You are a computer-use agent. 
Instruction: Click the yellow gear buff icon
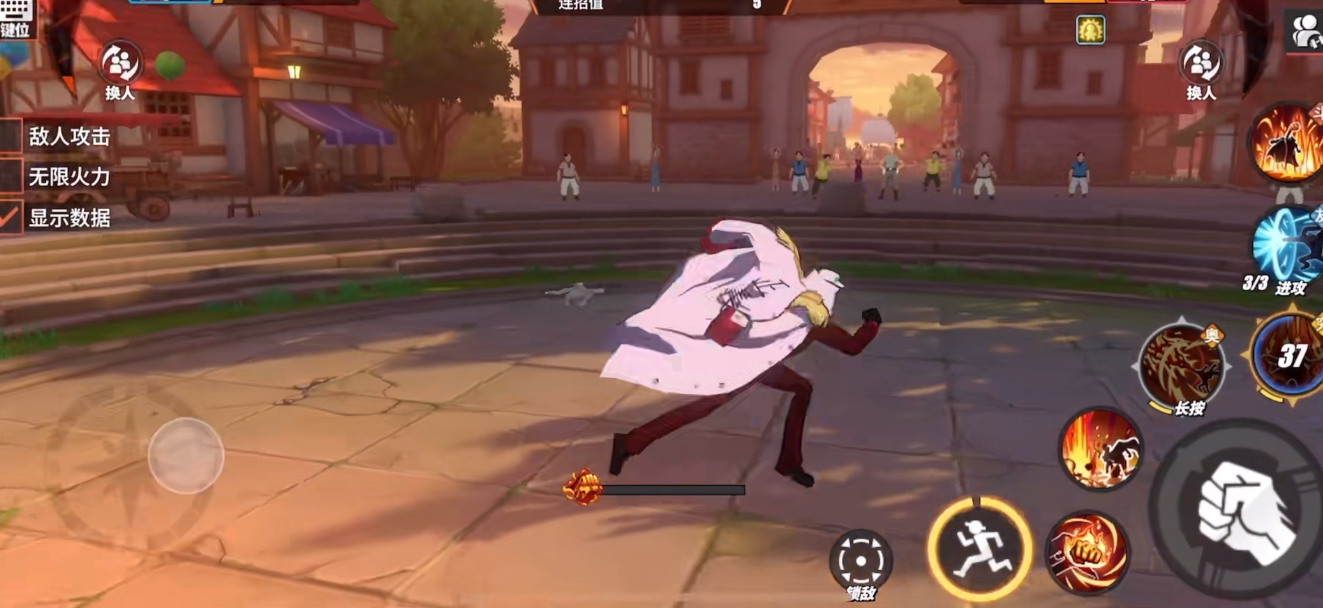1090,30
